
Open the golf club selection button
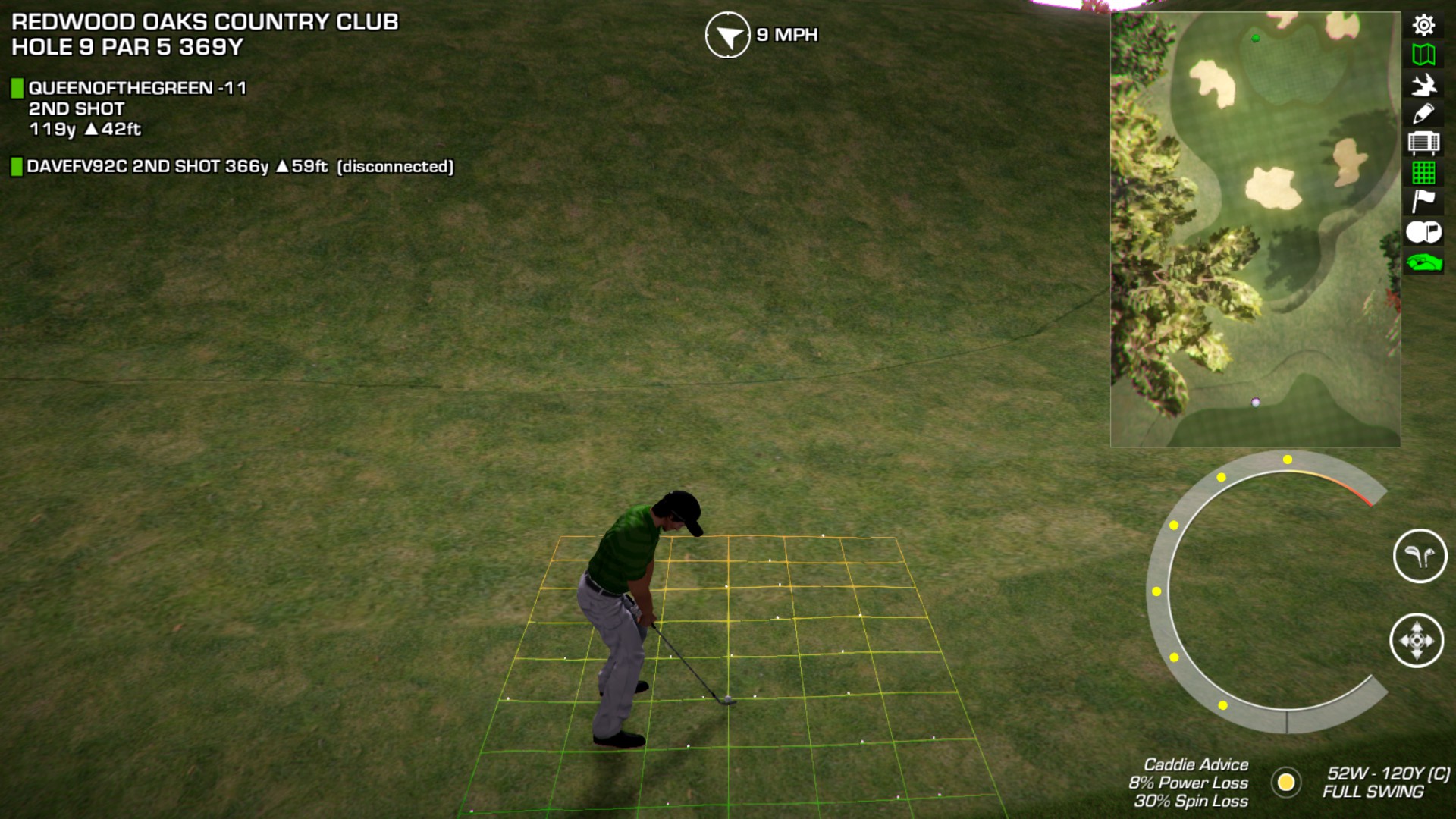(1420, 556)
